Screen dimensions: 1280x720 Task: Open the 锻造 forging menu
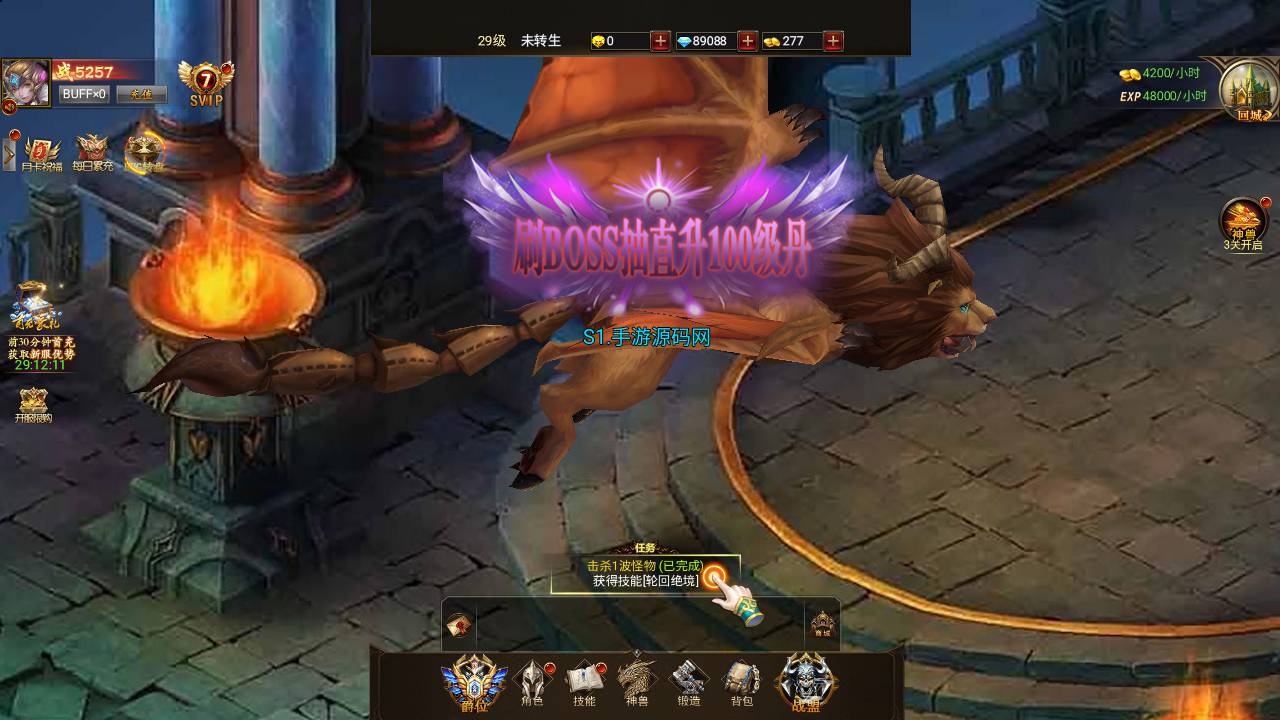pyautogui.click(x=688, y=682)
